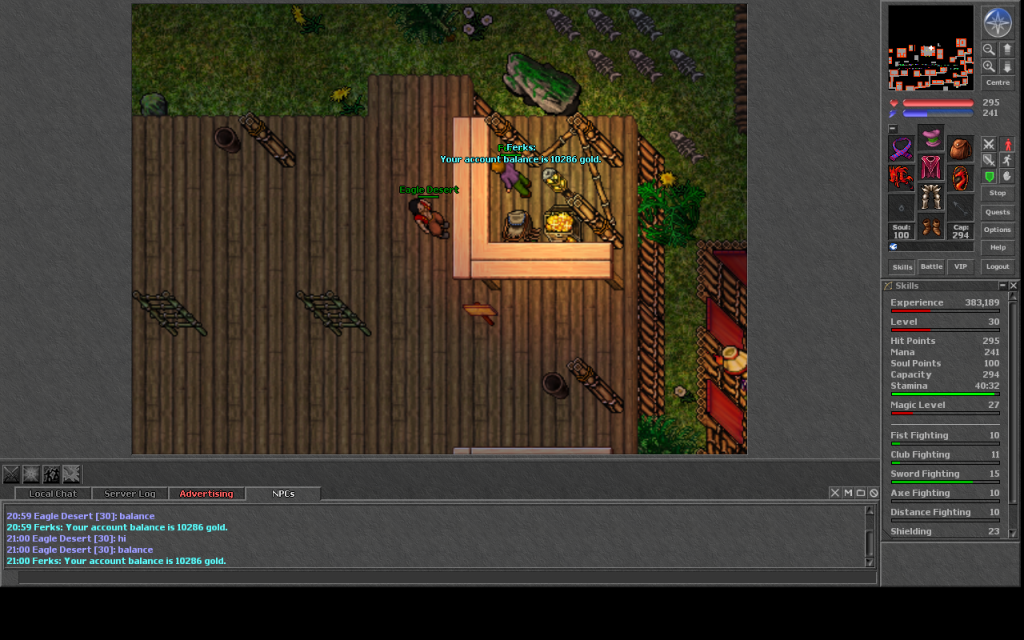Open the Battle list
The height and width of the screenshot is (640, 1024).
[931, 267]
